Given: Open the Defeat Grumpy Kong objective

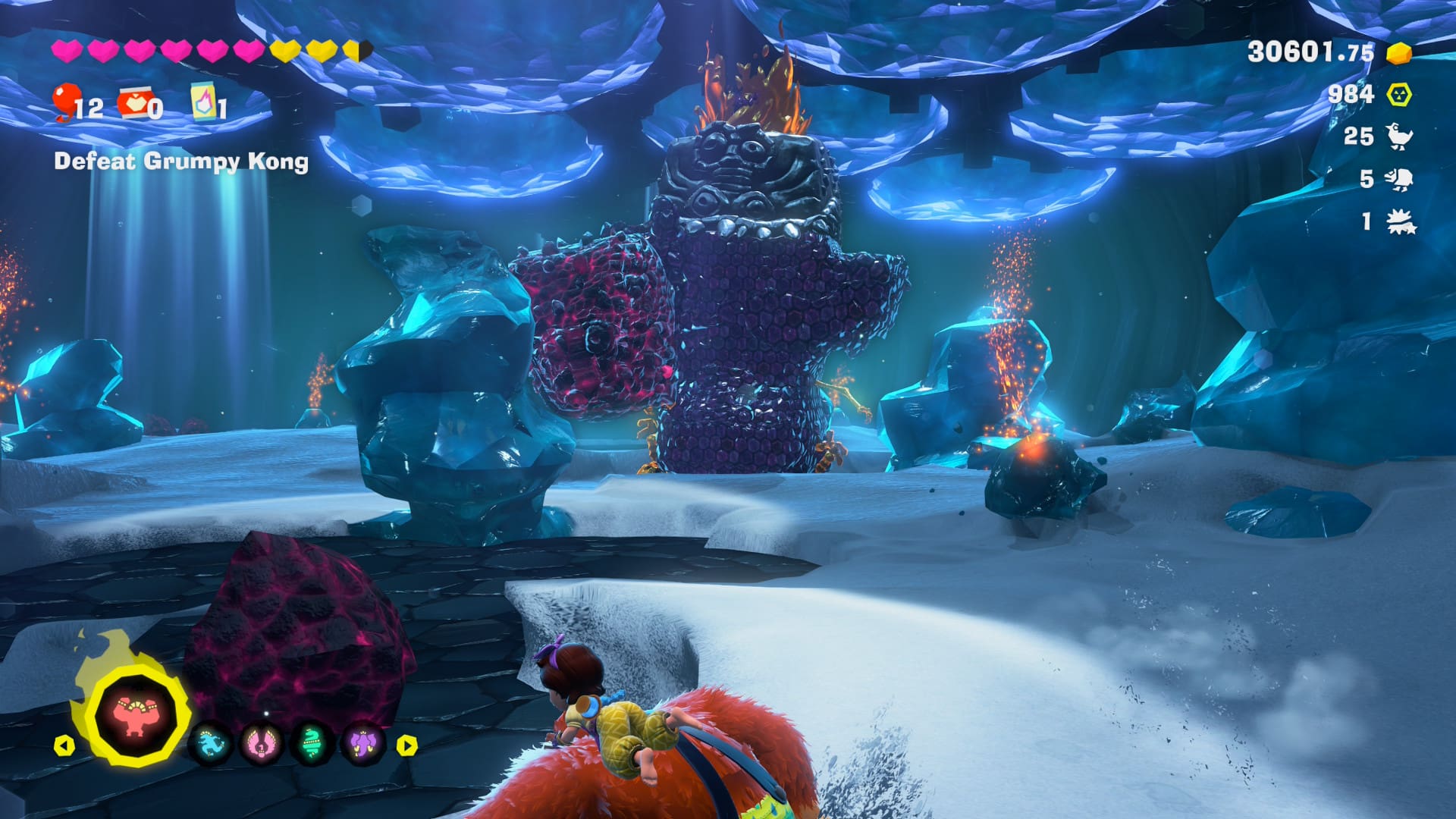Looking at the screenshot, I should 181,162.
